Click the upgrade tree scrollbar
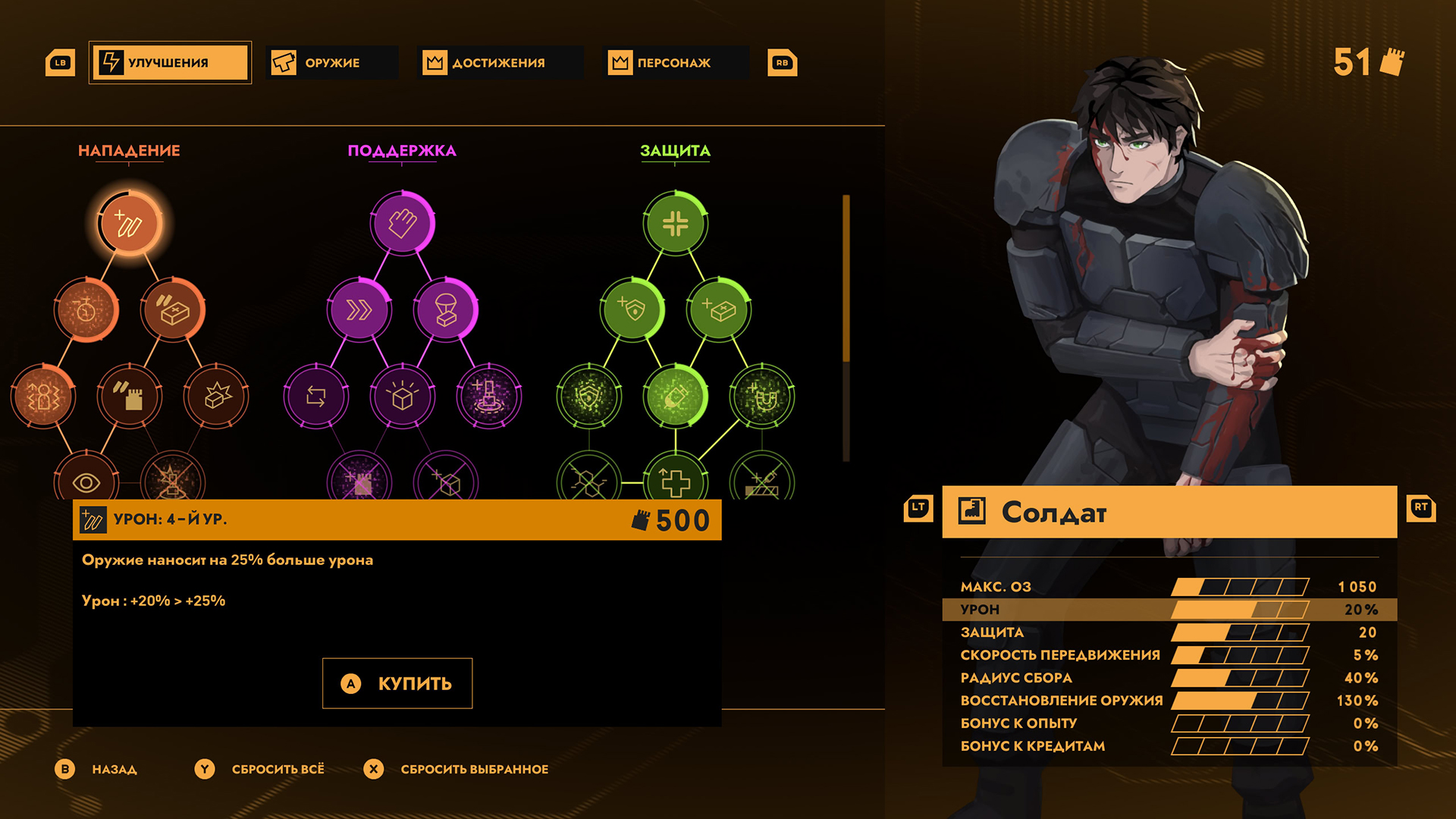The height and width of the screenshot is (819, 1456). [846, 326]
